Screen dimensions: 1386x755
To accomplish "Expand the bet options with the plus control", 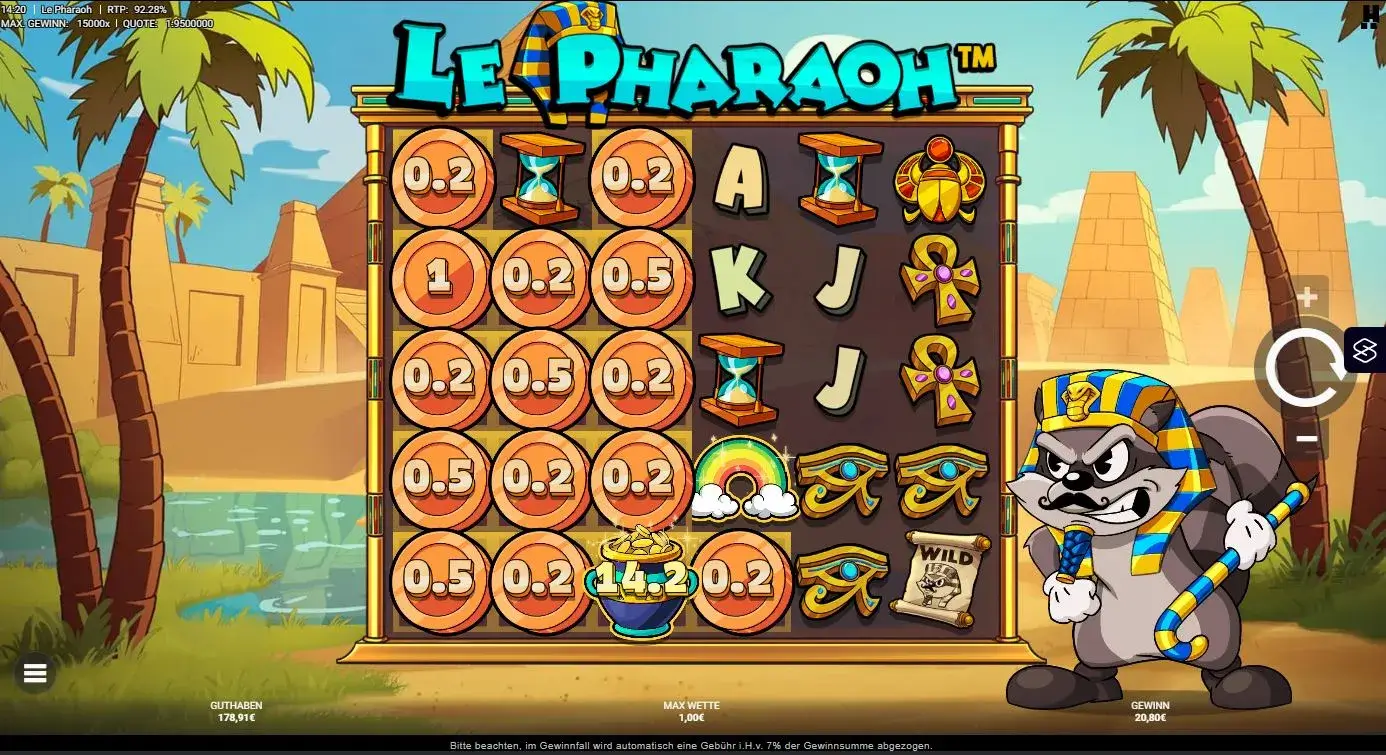I will coord(1308,295).
